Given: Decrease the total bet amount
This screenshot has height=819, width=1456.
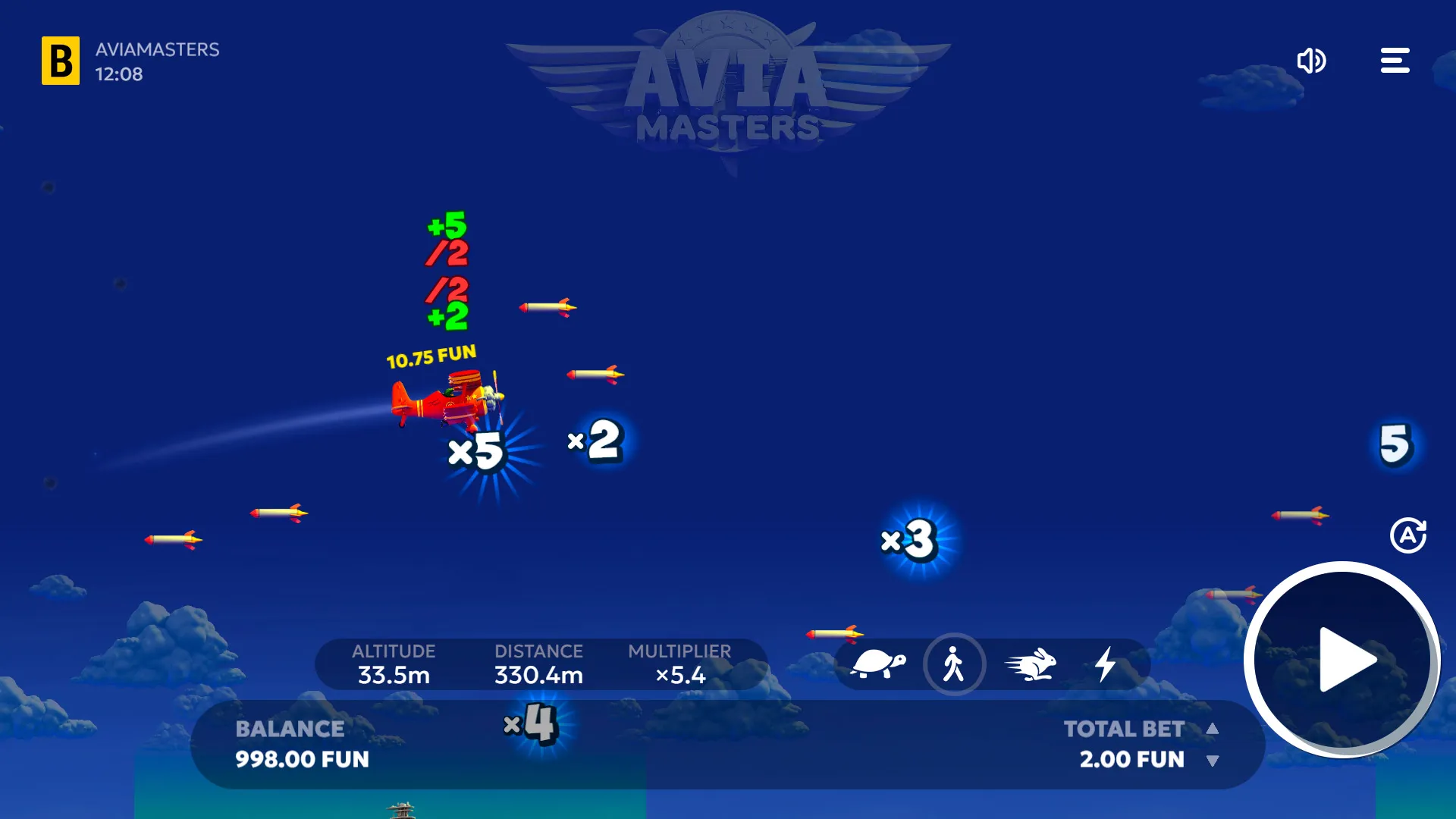Looking at the screenshot, I should pyautogui.click(x=1214, y=761).
